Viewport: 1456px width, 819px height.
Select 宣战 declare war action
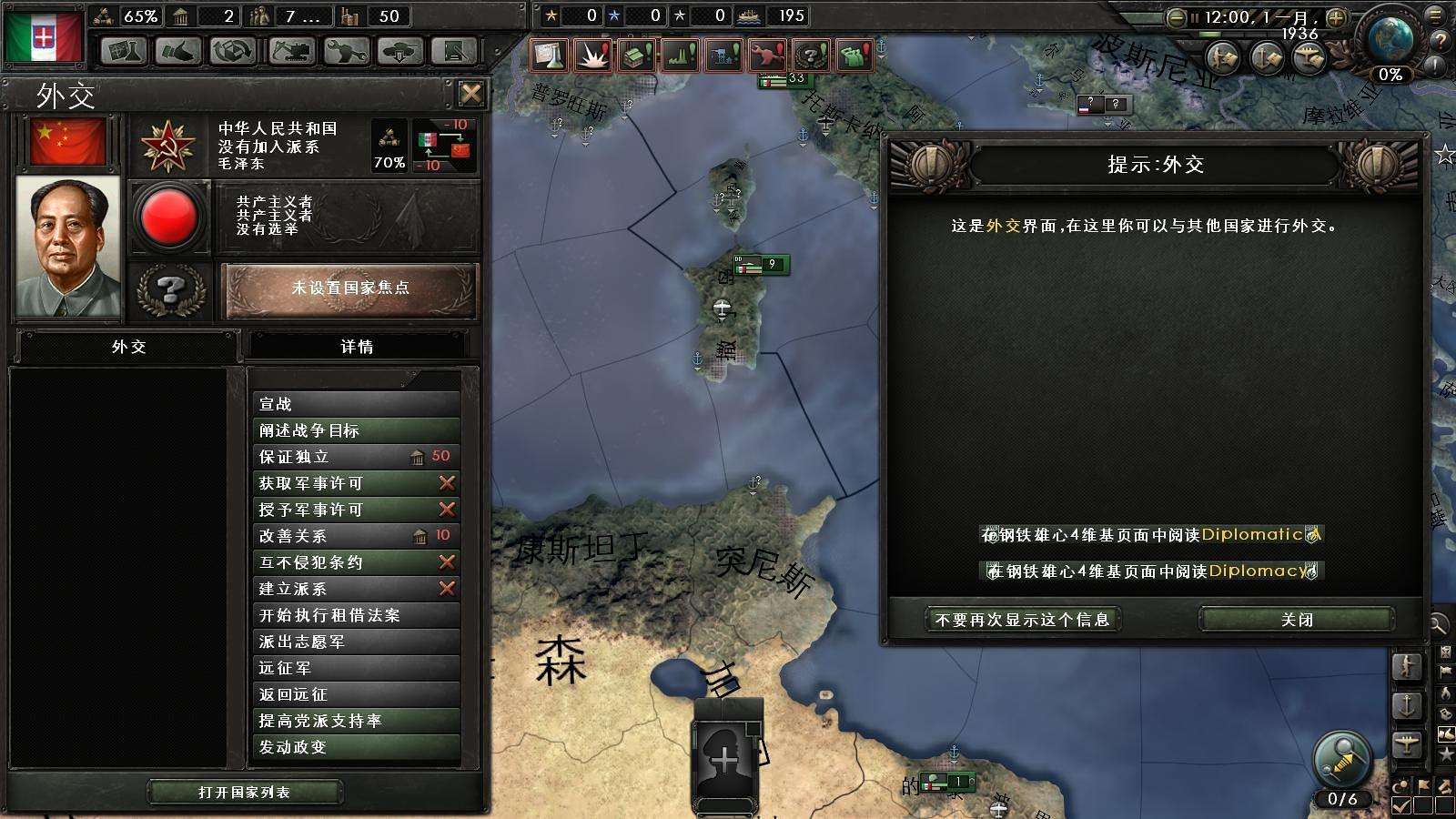tap(356, 404)
